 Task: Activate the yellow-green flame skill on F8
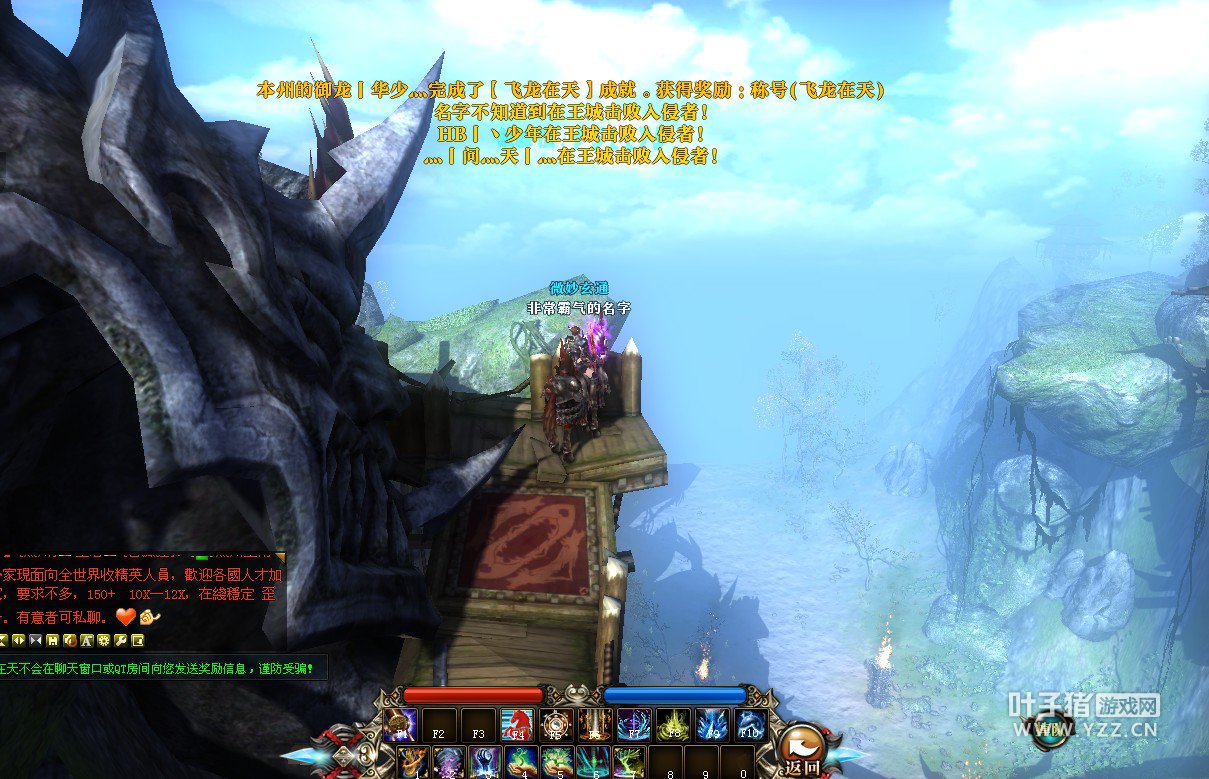(x=673, y=724)
